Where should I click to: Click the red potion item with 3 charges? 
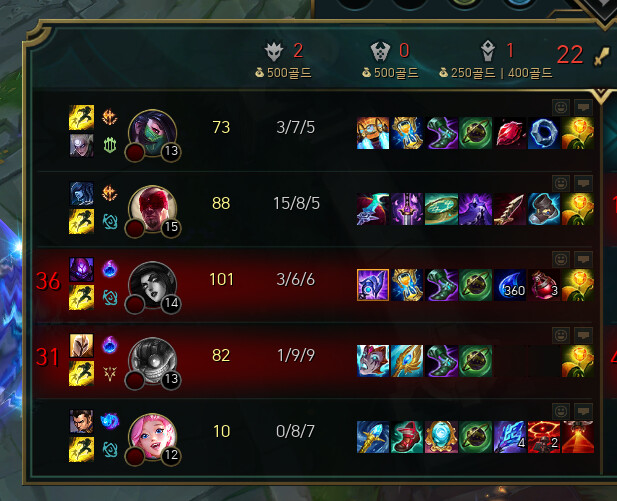542,285
